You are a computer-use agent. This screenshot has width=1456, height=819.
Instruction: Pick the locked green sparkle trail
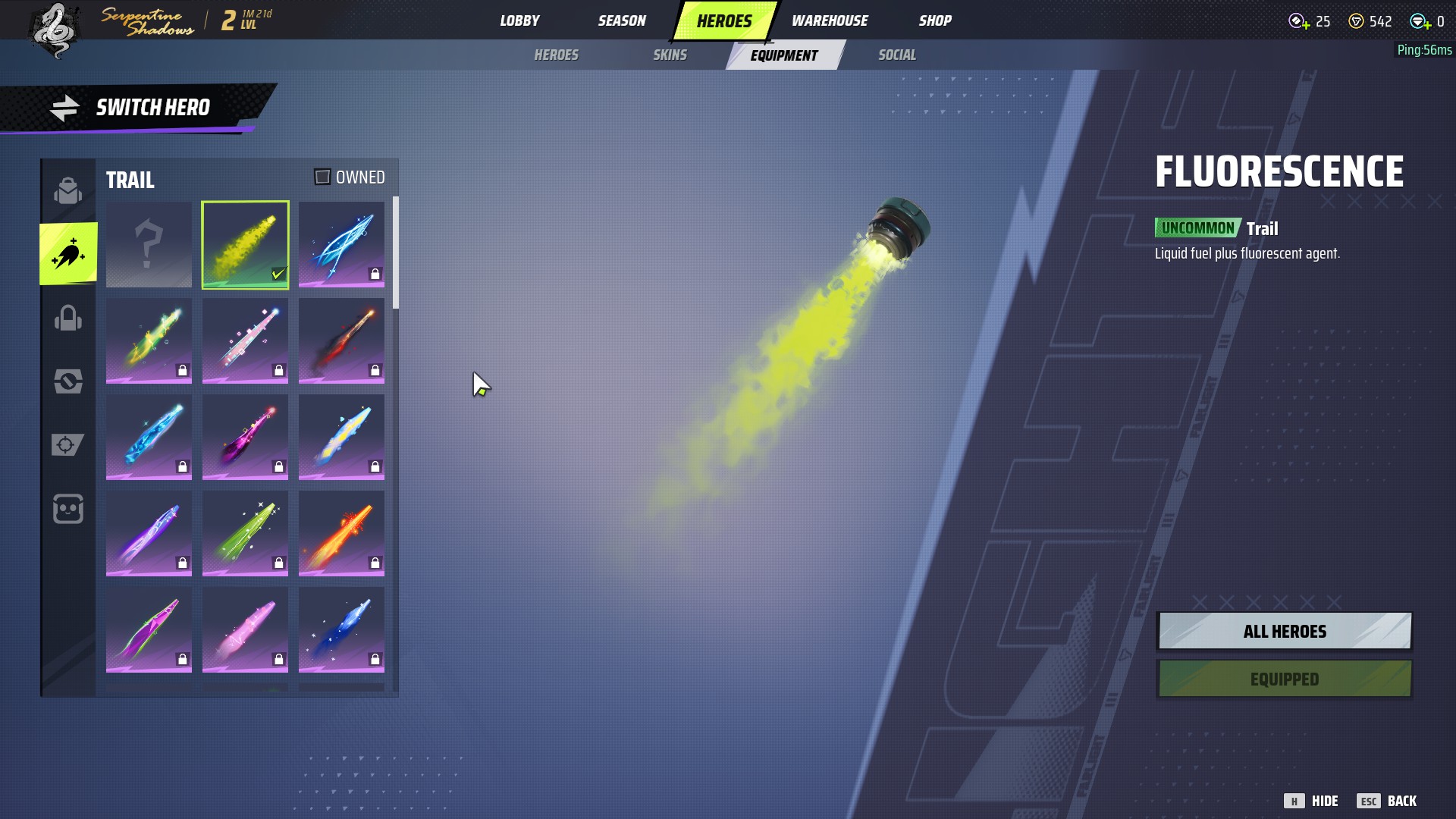(245, 532)
